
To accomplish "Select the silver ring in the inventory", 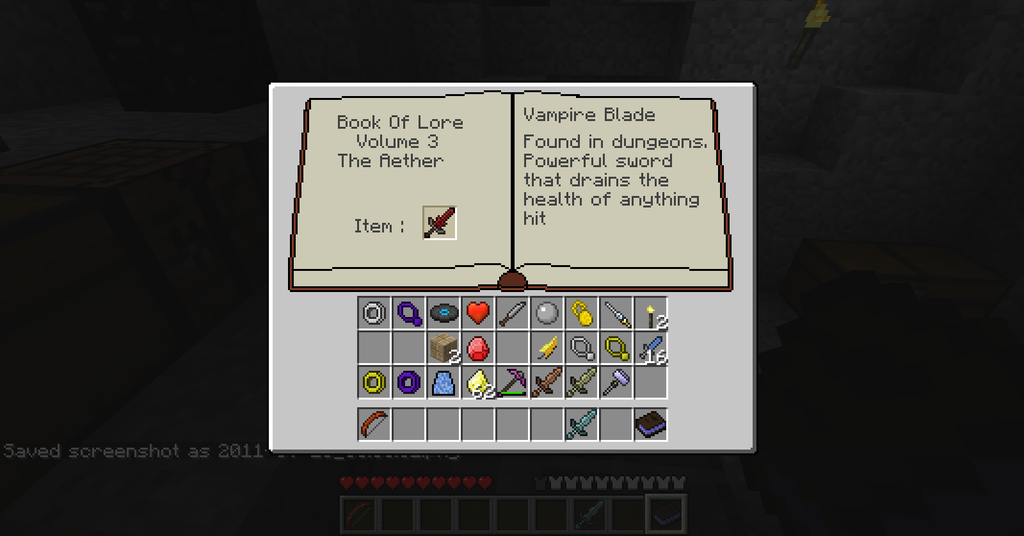I will [x=374, y=314].
